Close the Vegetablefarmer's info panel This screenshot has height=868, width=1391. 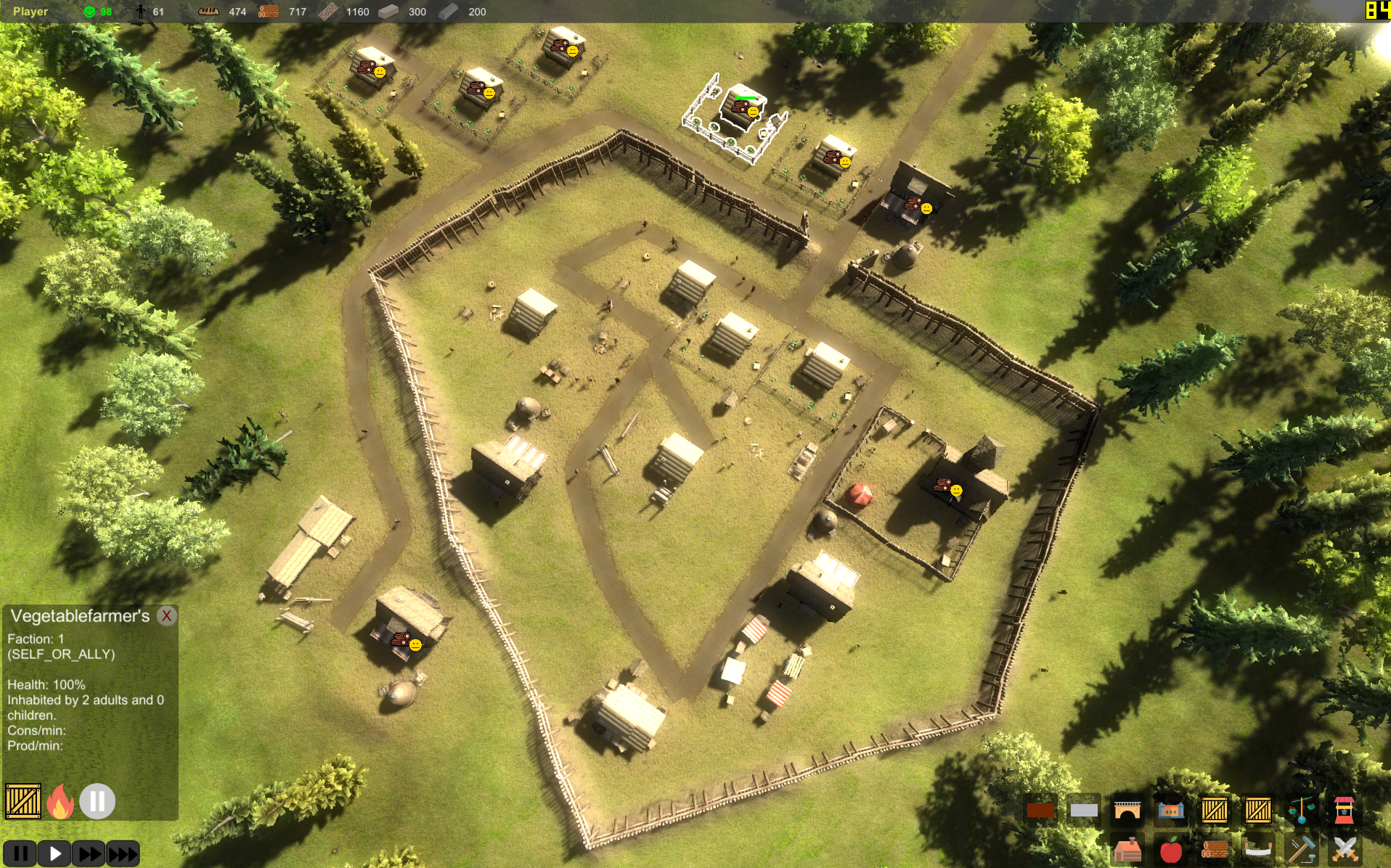[x=167, y=616]
